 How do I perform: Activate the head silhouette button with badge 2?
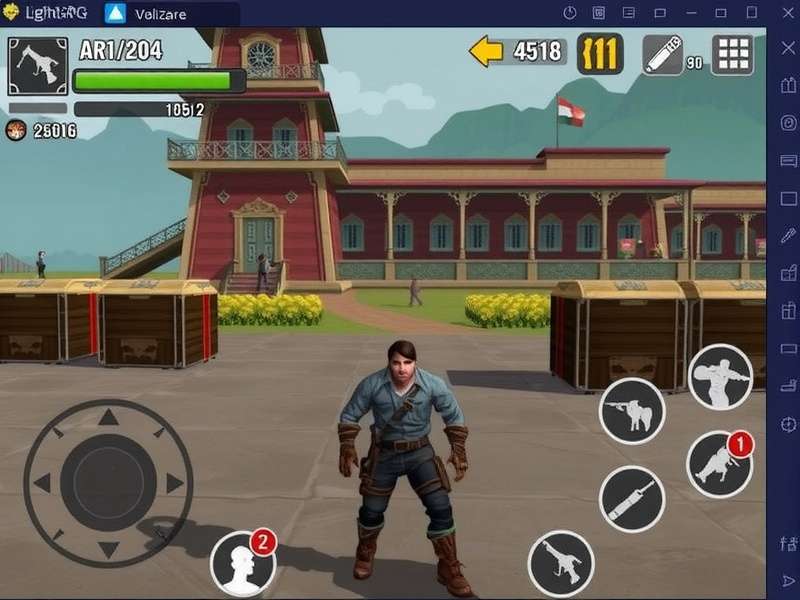pyautogui.click(x=243, y=564)
